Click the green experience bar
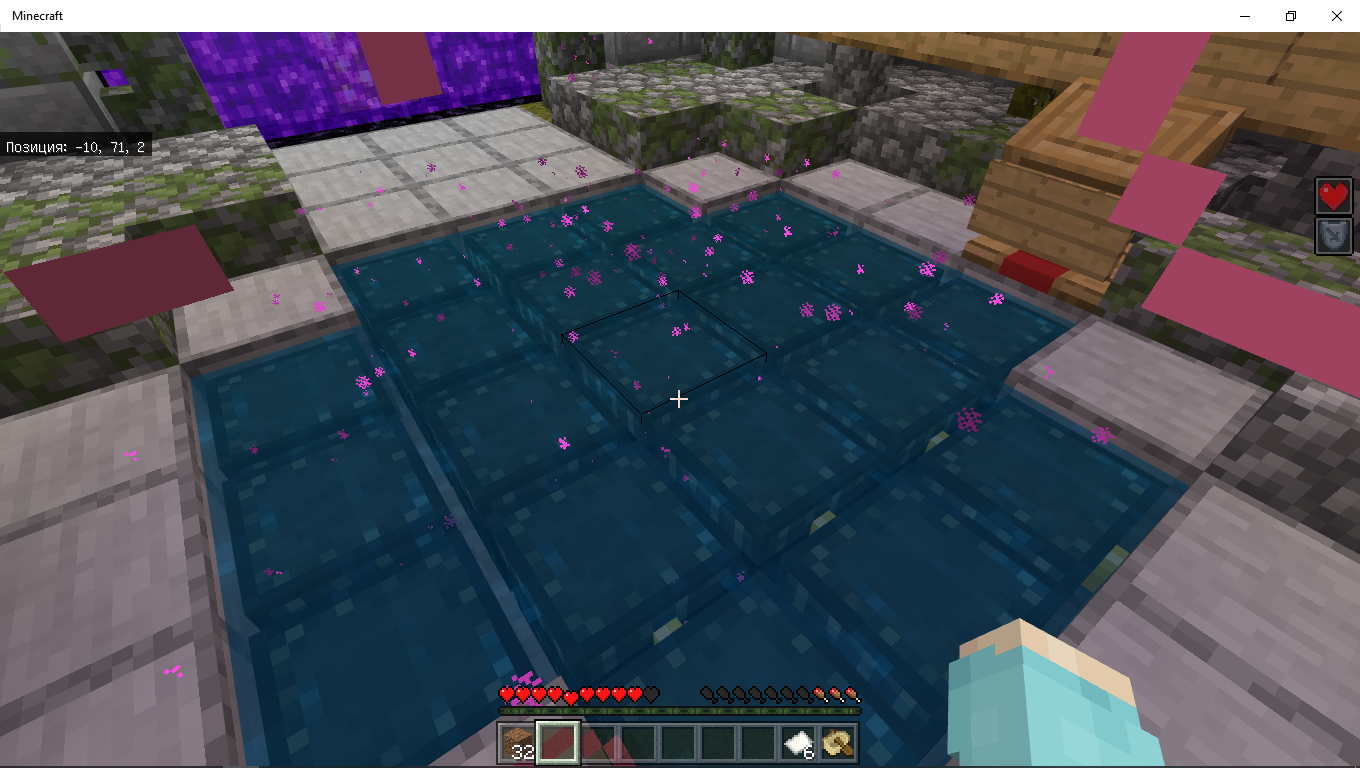The image size is (1360, 768). (x=678, y=709)
